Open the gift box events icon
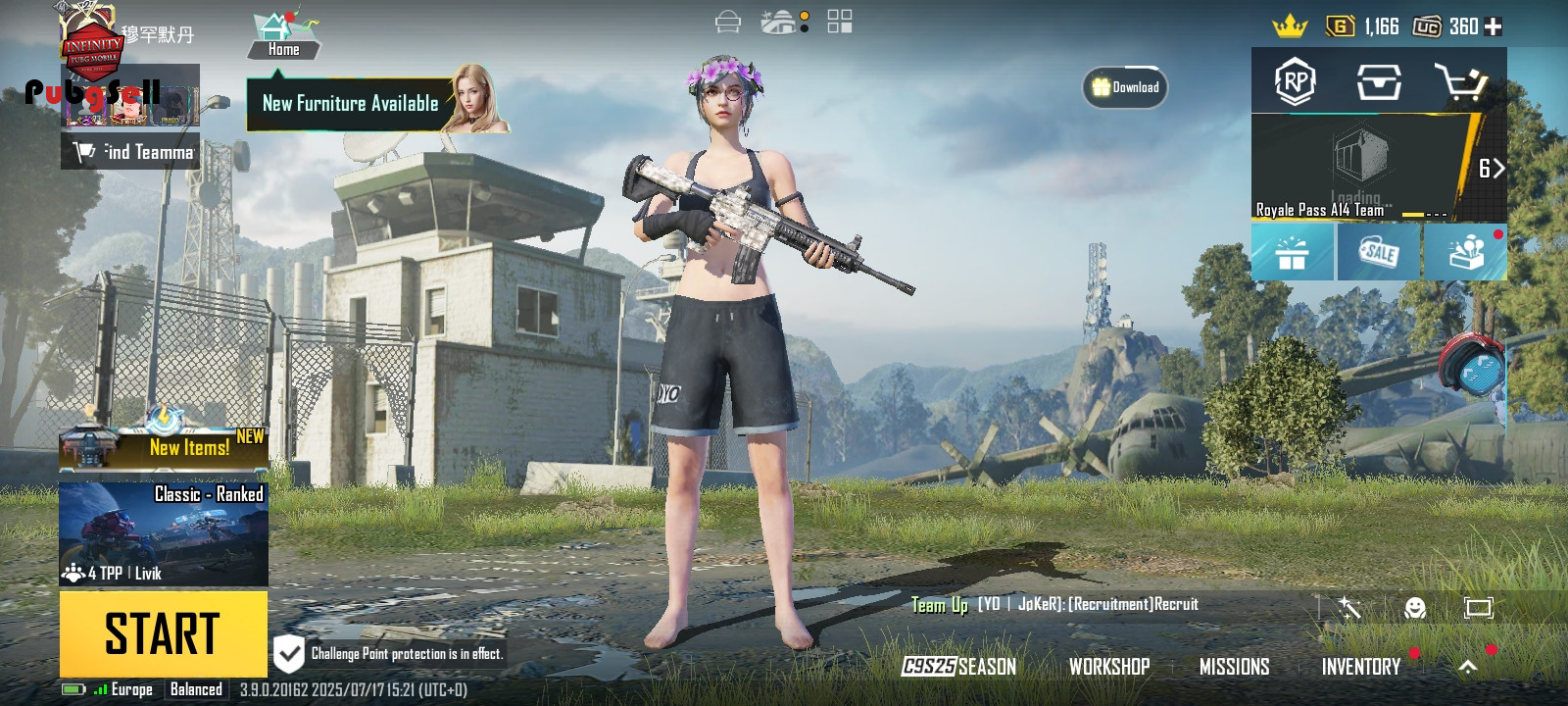 (x=1293, y=253)
